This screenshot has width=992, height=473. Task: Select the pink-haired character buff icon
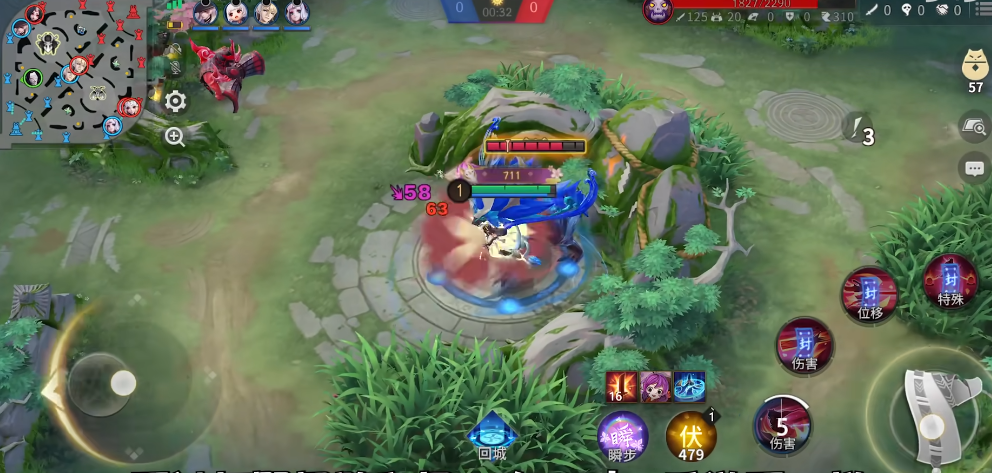(655, 386)
